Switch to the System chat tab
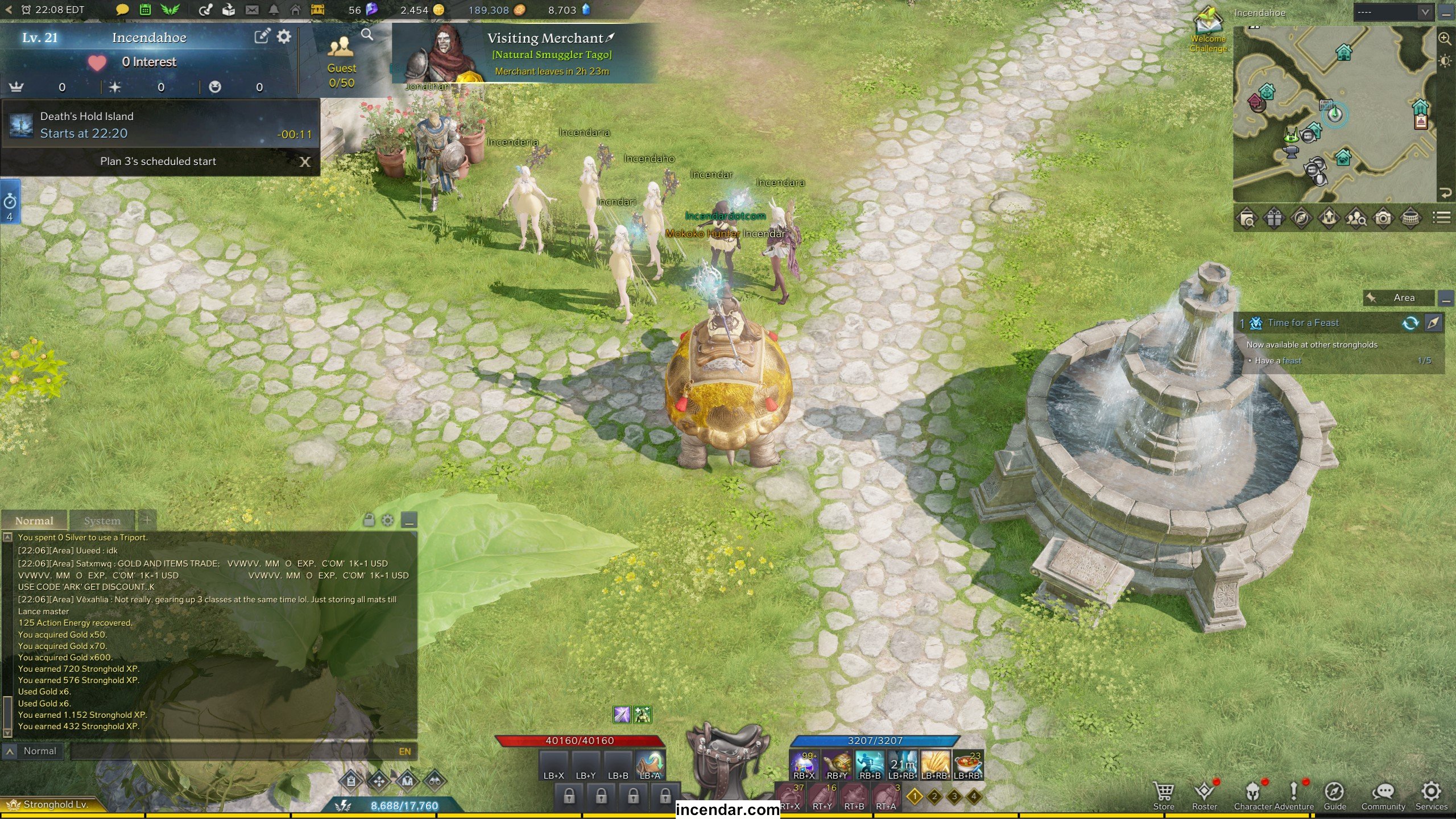This screenshot has height=819, width=1456. 102,520
